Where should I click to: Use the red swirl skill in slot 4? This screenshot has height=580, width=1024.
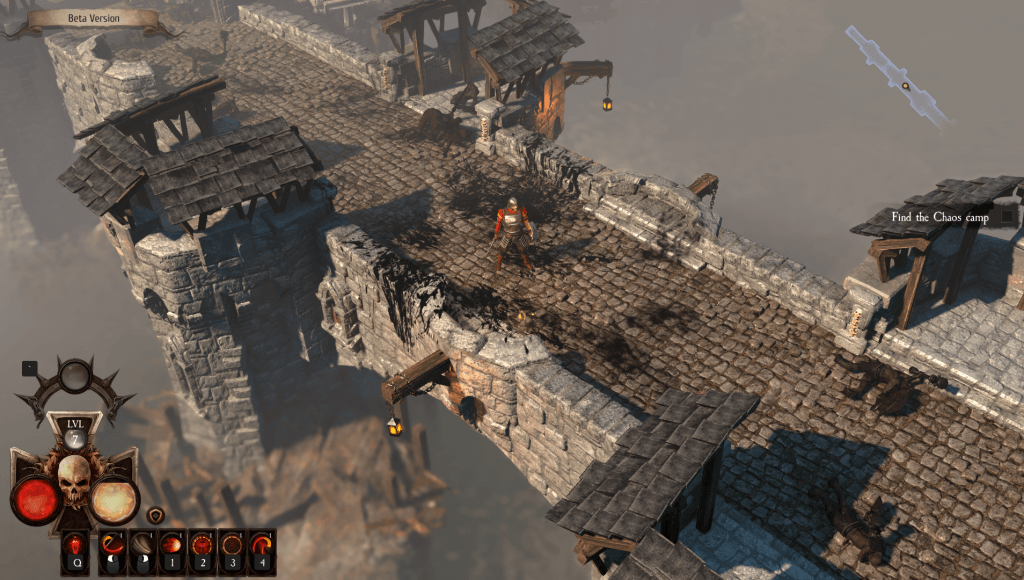[x=262, y=551]
